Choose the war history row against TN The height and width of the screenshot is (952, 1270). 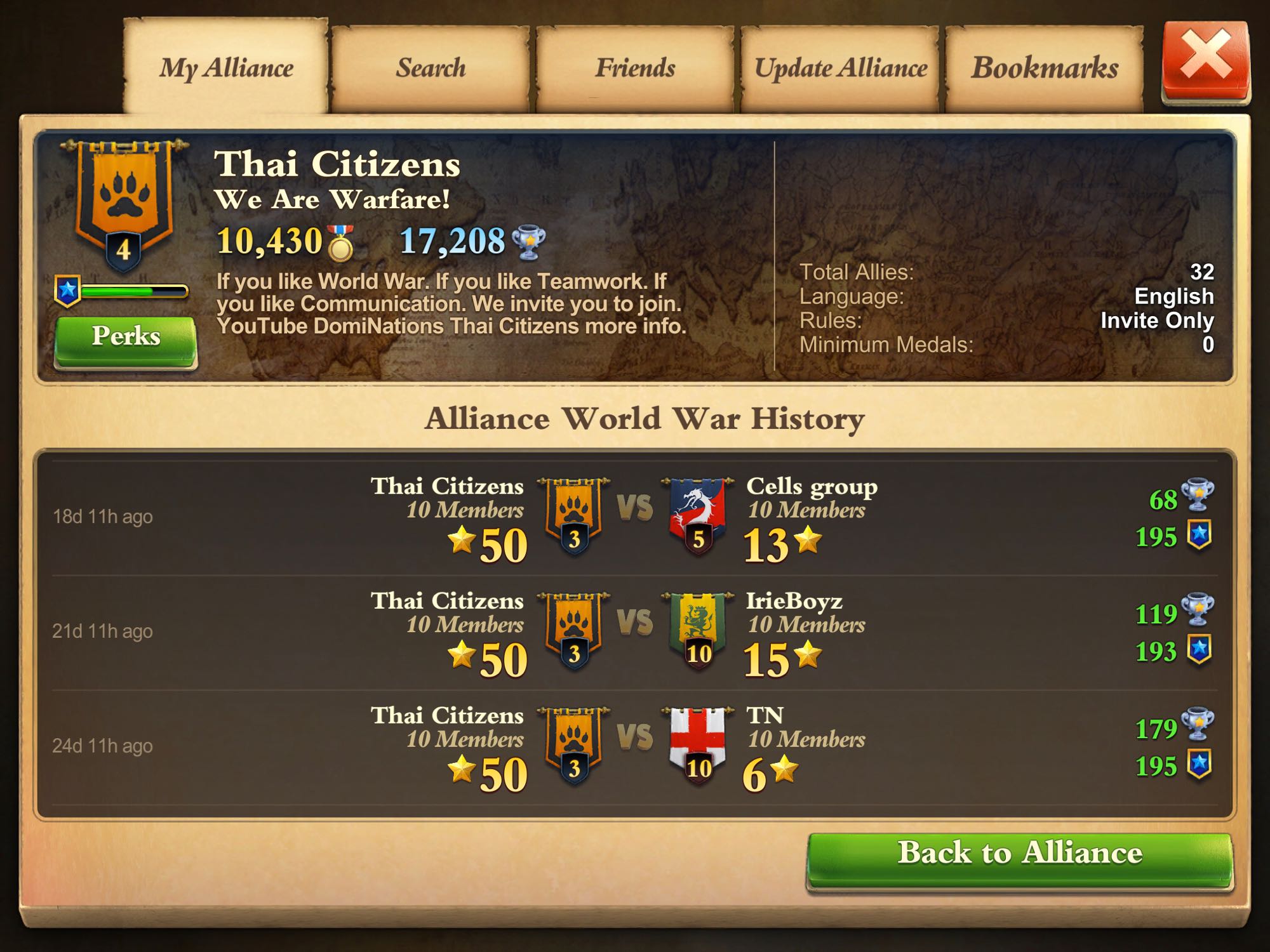635,747
